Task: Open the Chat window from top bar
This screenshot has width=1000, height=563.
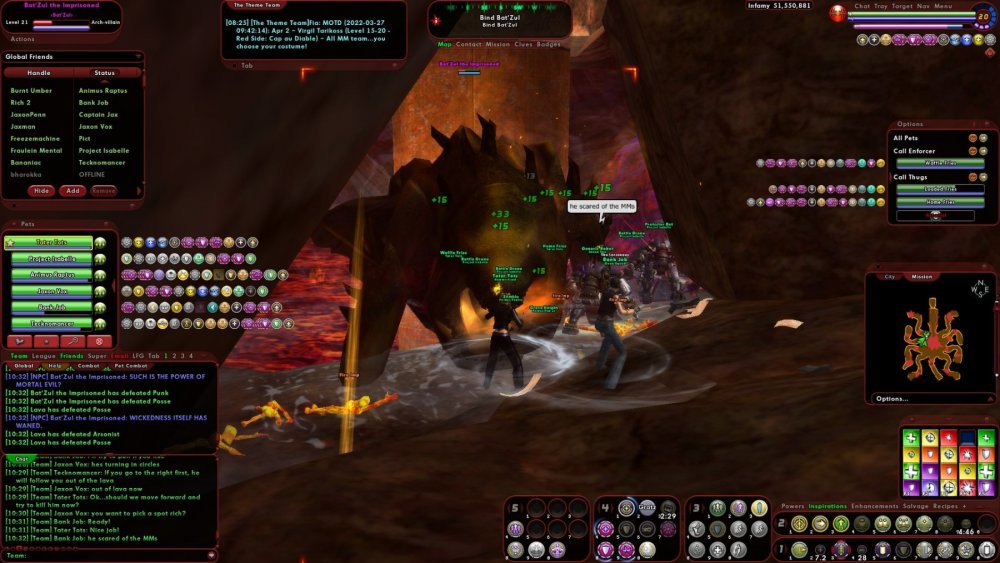Action: click(862, 6)
